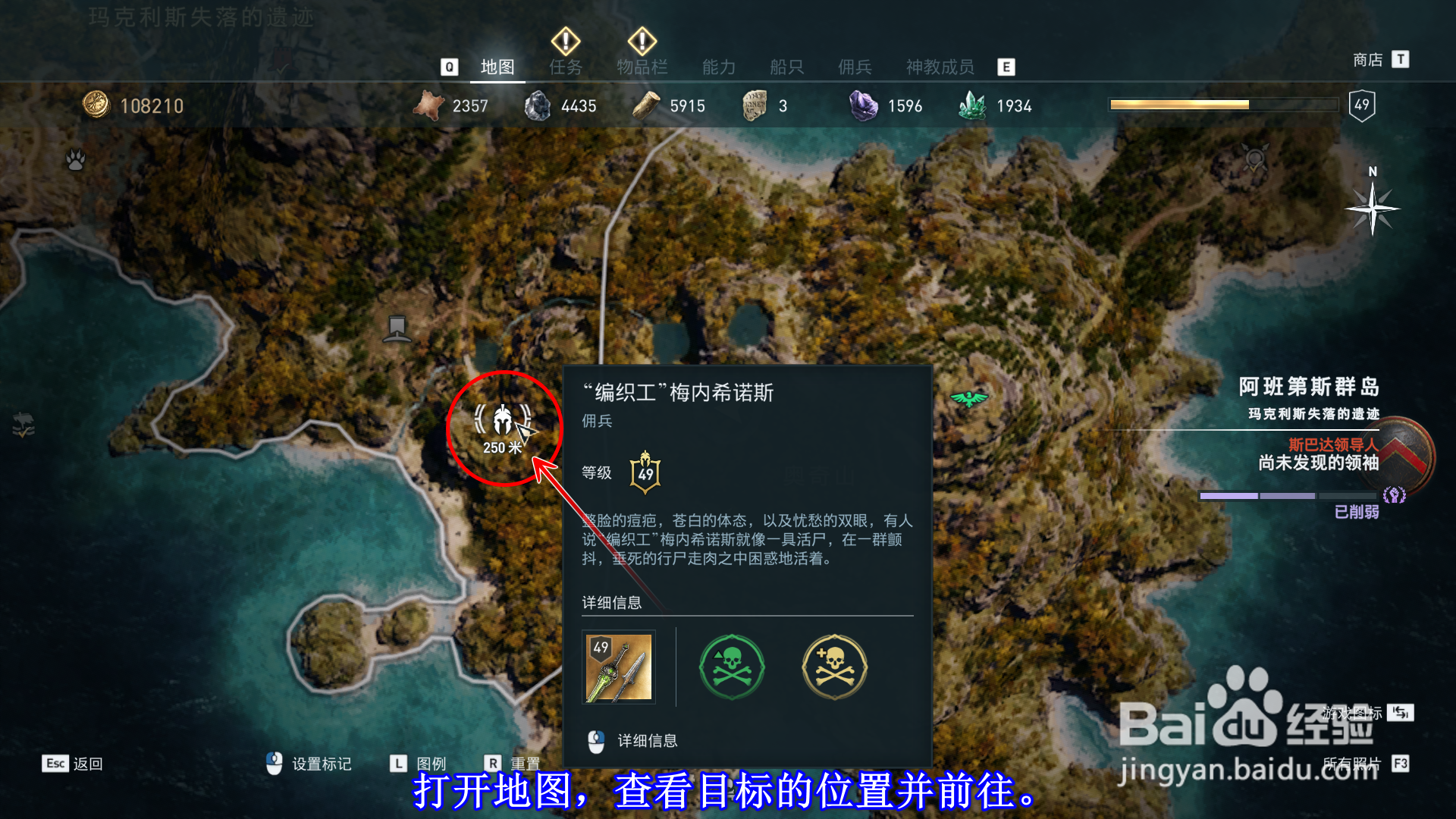Click the drachmae currency coin icon
Image resolution: width=1456 pixels, height=819 pixels.
point(95,105)
